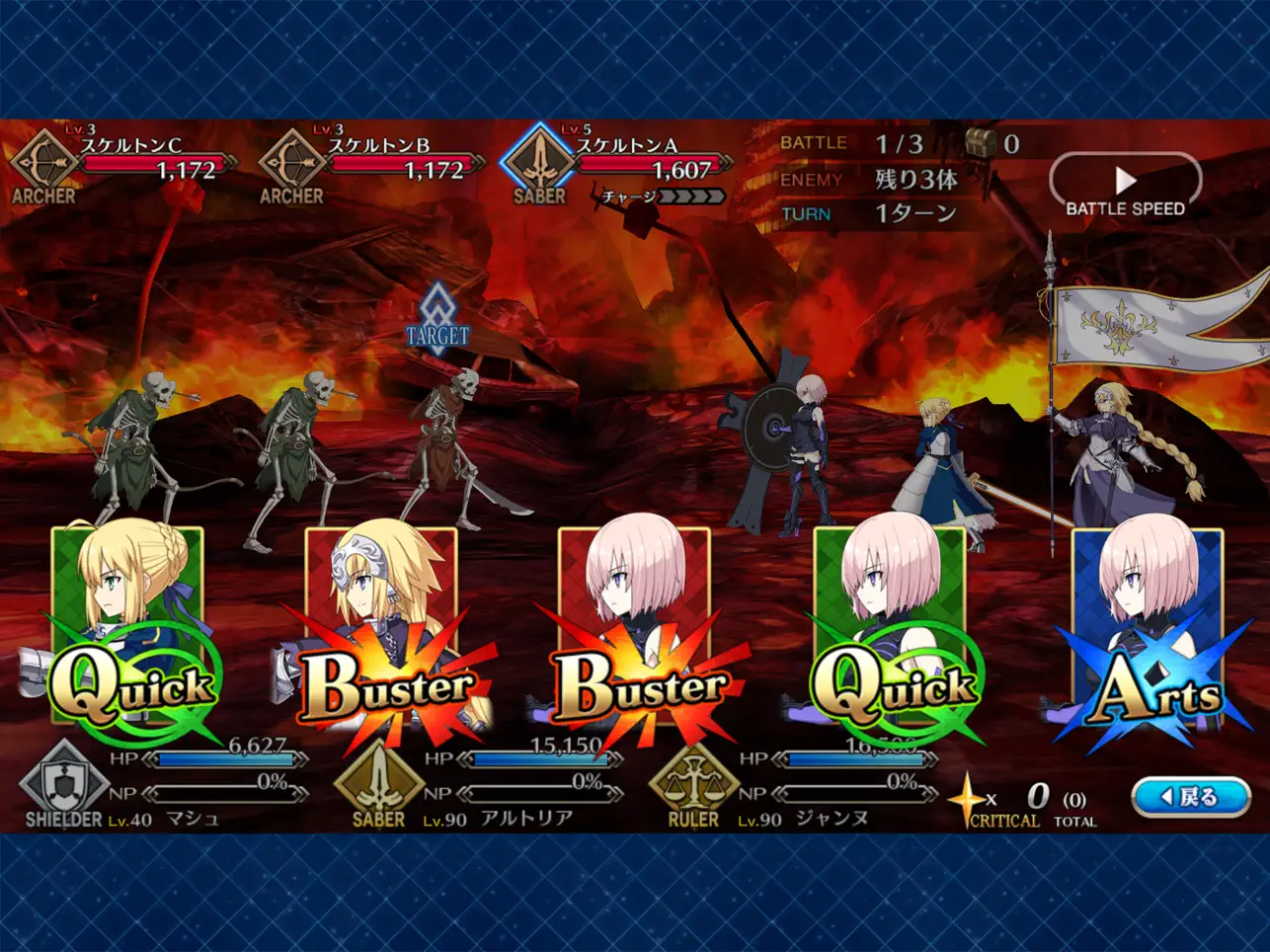Target スケルトンB via its Archer nameplate

371,164
